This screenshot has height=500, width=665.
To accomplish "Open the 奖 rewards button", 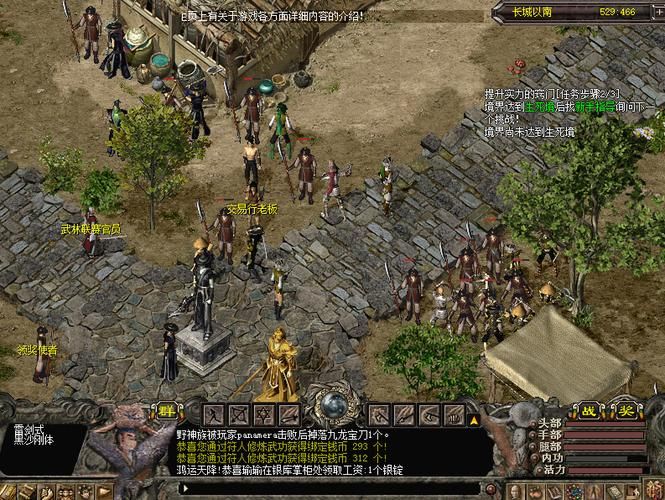I will coord(624,410).
